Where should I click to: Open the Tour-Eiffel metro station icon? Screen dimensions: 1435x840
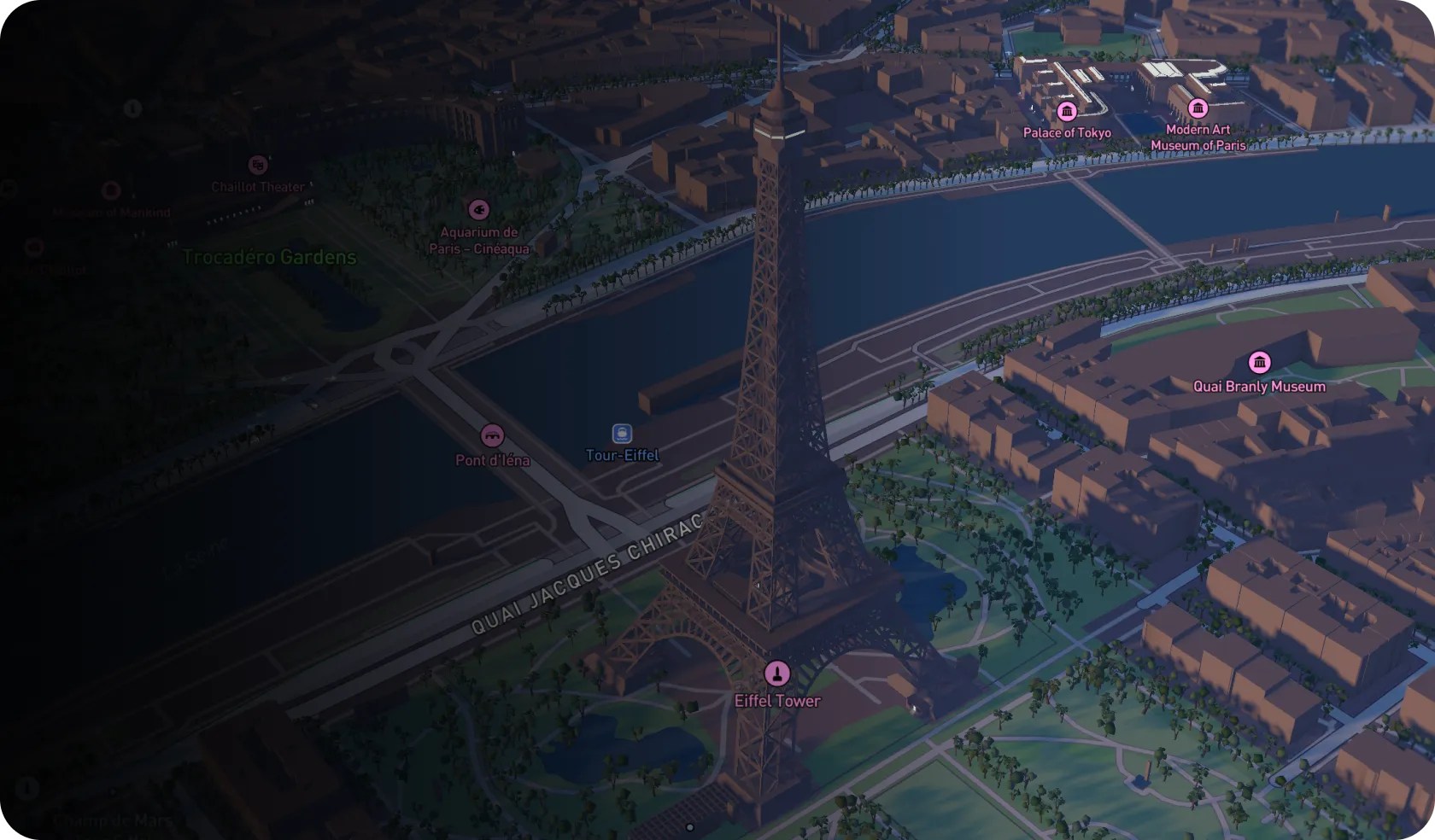click(621, 432)
